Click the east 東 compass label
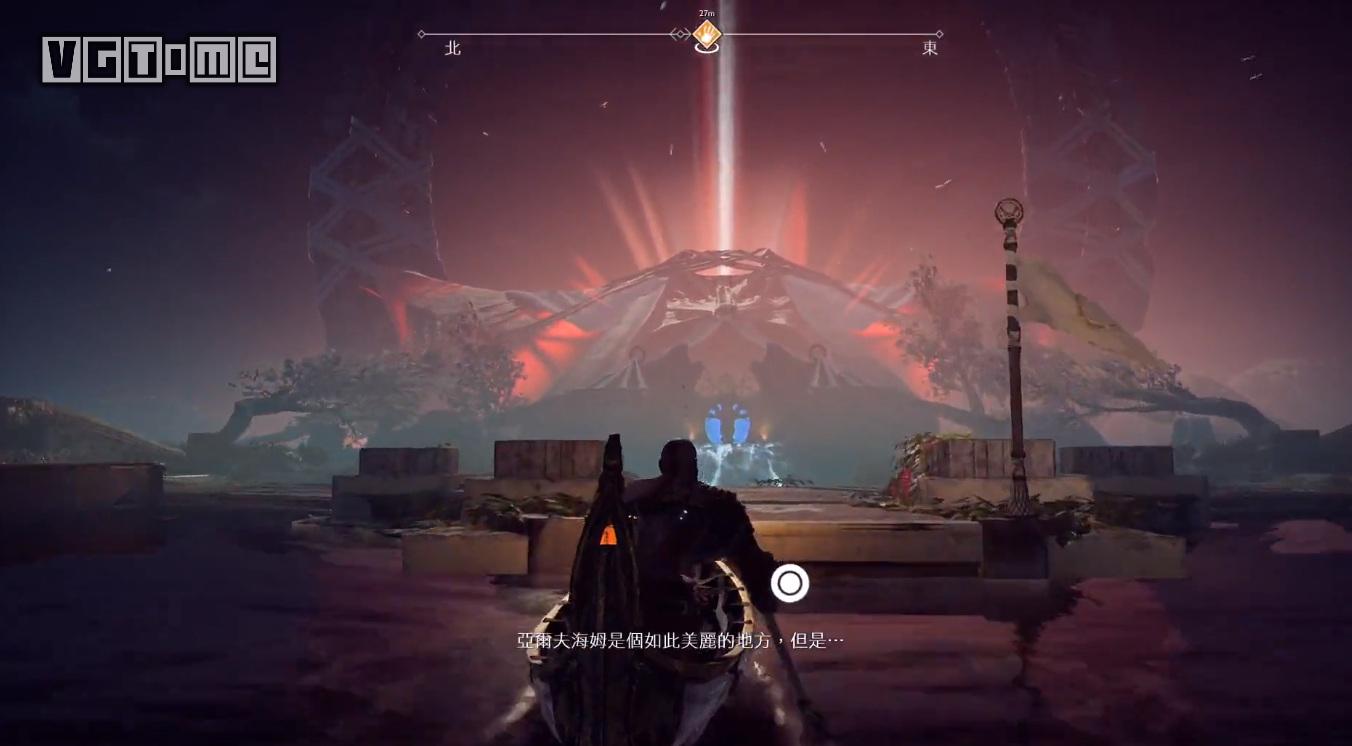Image resolution: width=1352 pixels, height=746 pixels. pyautogui.click(x=930, y=48)
